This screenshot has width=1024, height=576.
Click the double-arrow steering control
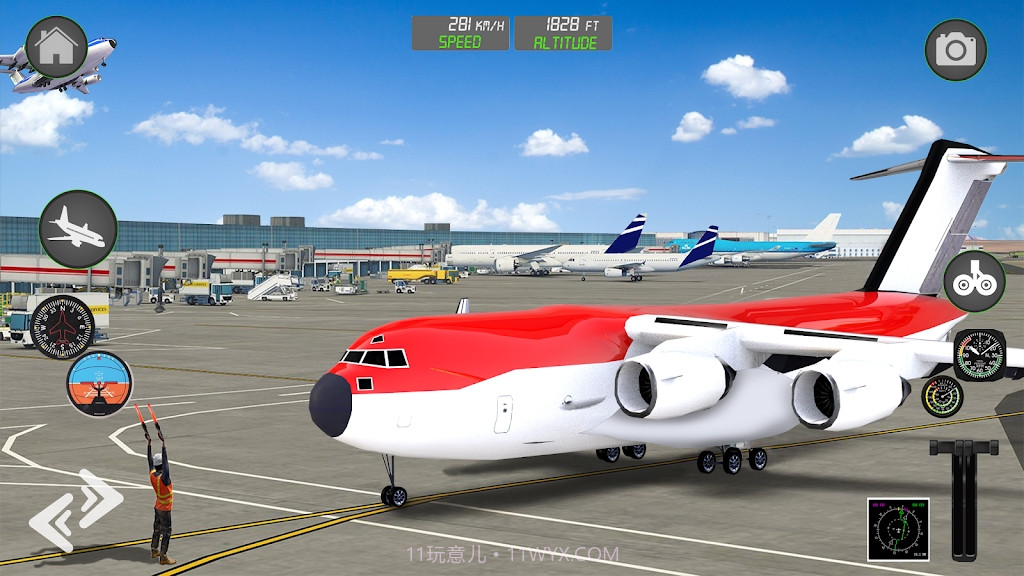75,510
